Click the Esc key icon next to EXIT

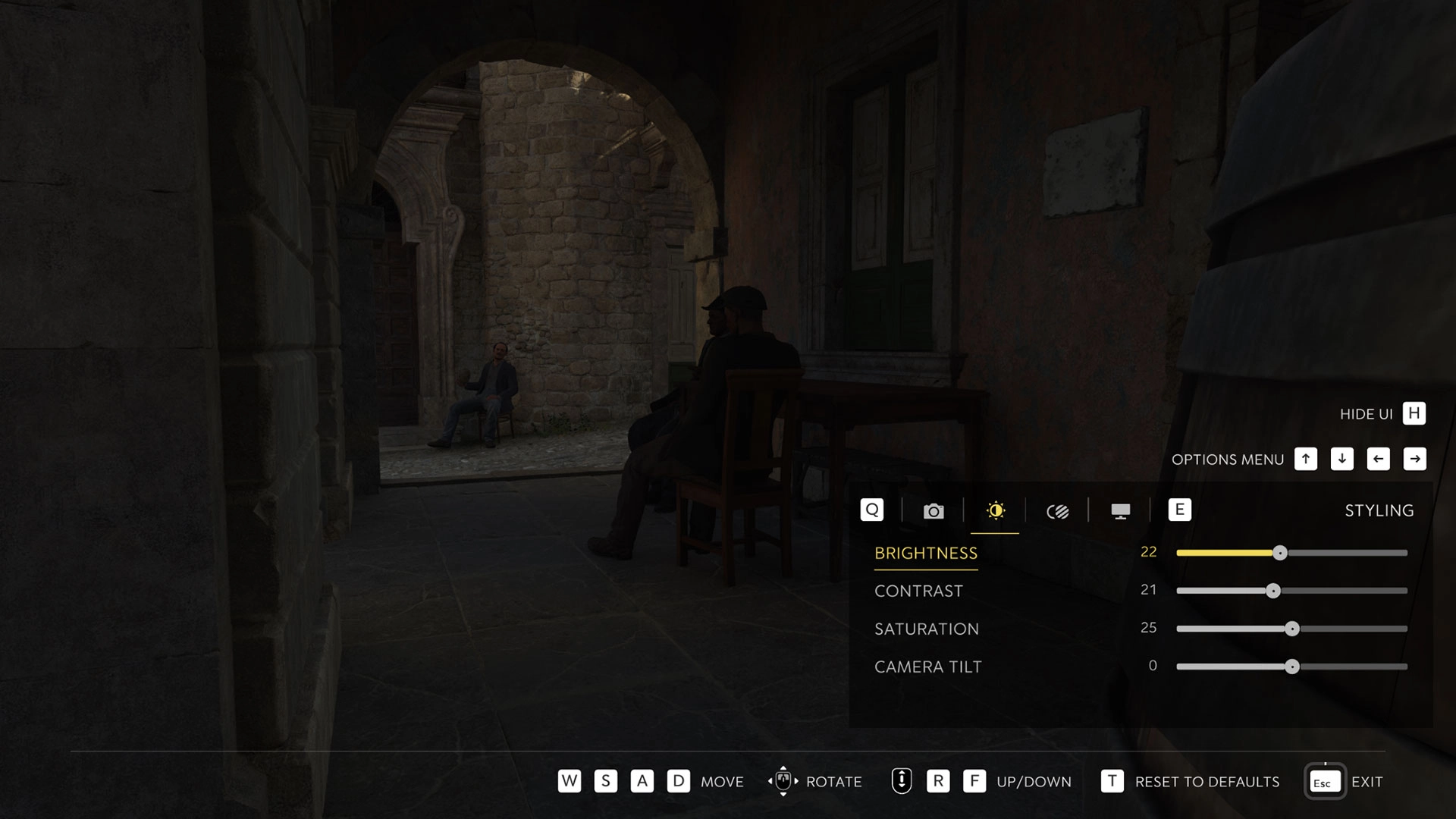pos(1323,781)
